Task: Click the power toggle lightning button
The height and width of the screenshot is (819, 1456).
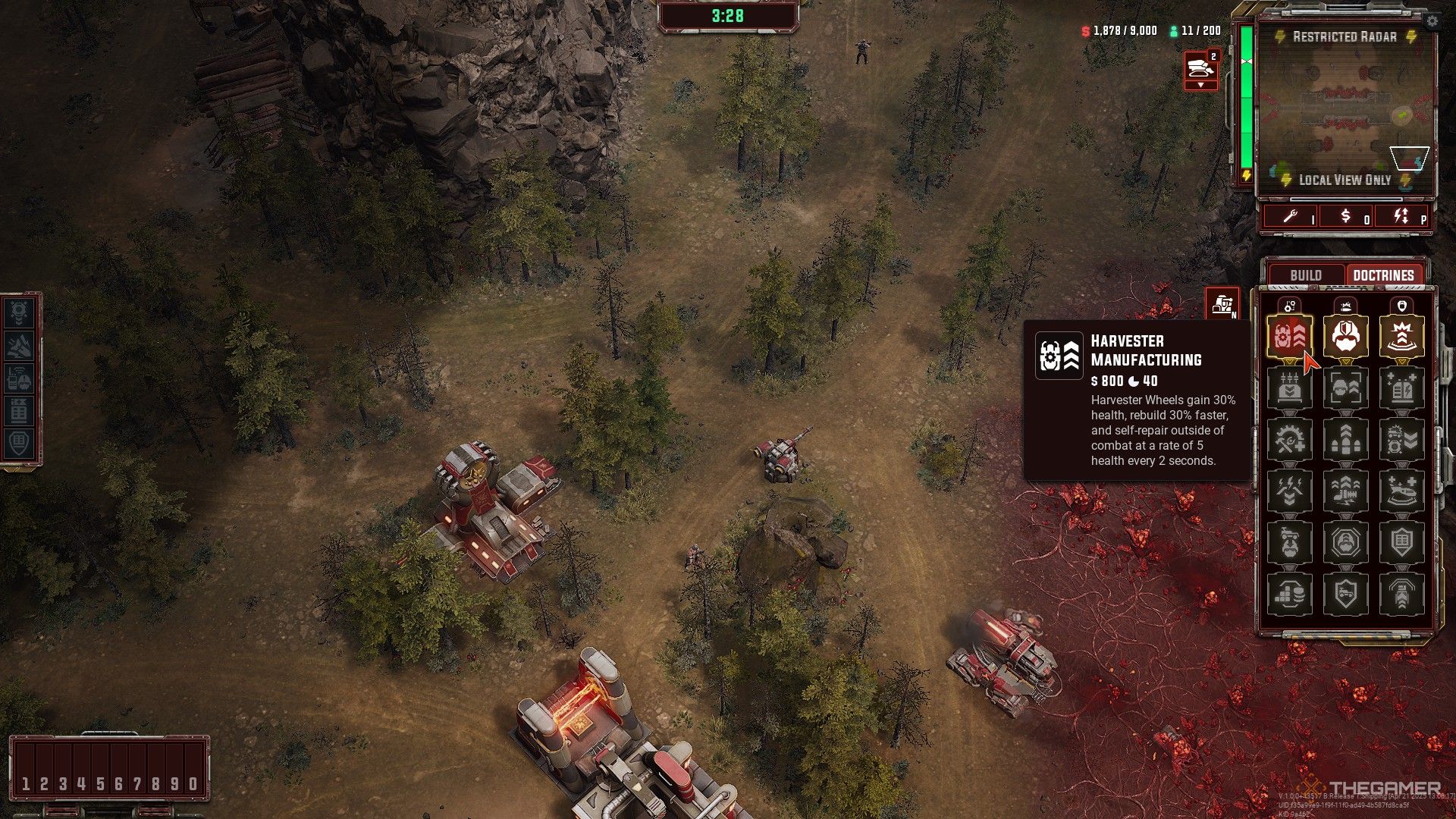Action: tap(1401, 217)
